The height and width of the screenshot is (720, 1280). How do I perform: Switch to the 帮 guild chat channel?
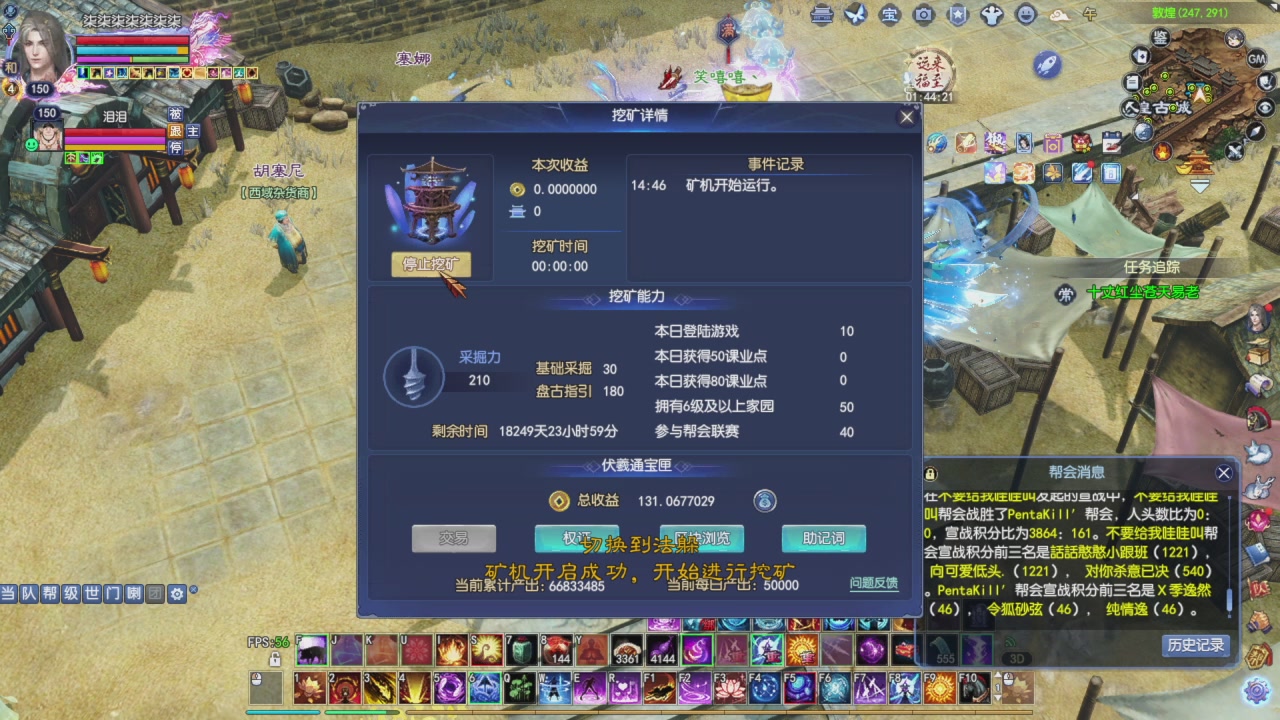tap(48, 594)
